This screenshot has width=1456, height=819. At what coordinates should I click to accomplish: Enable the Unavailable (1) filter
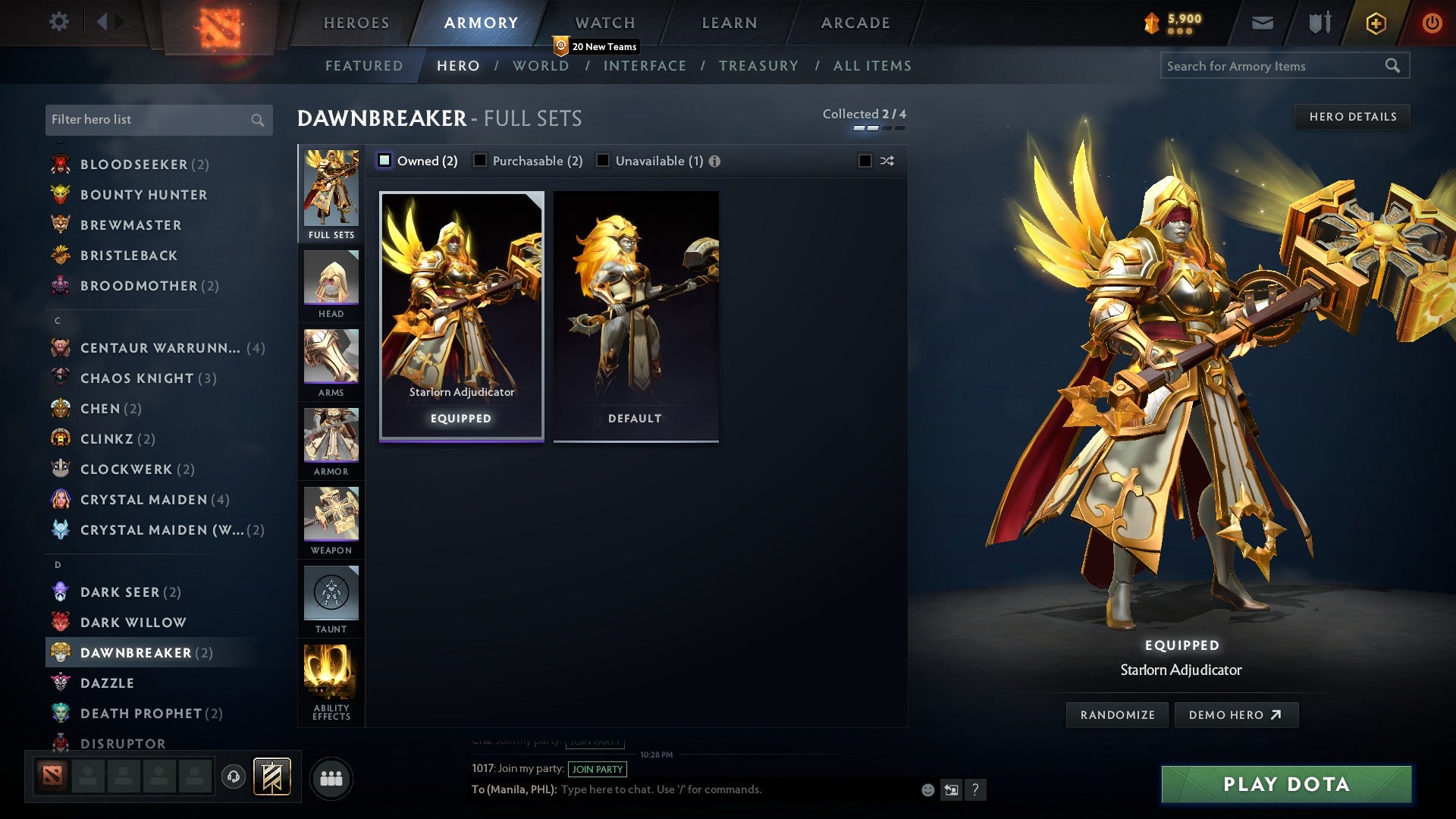tap(603, 161)
